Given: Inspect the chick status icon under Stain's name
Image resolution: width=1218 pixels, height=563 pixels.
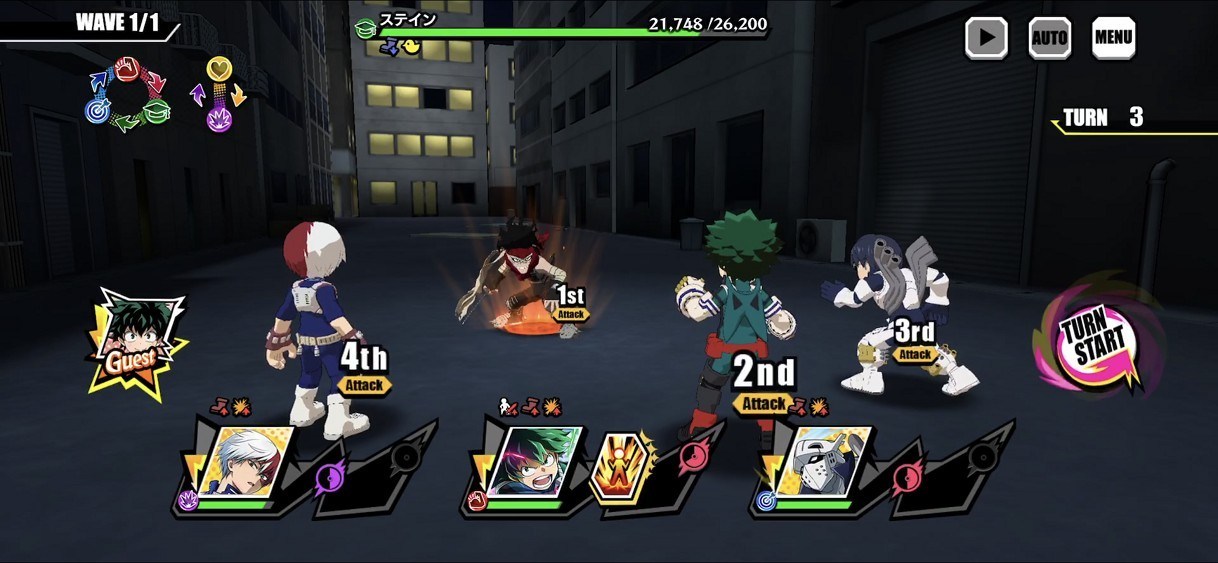Looking at the screenshot, I should coord(411,46).
